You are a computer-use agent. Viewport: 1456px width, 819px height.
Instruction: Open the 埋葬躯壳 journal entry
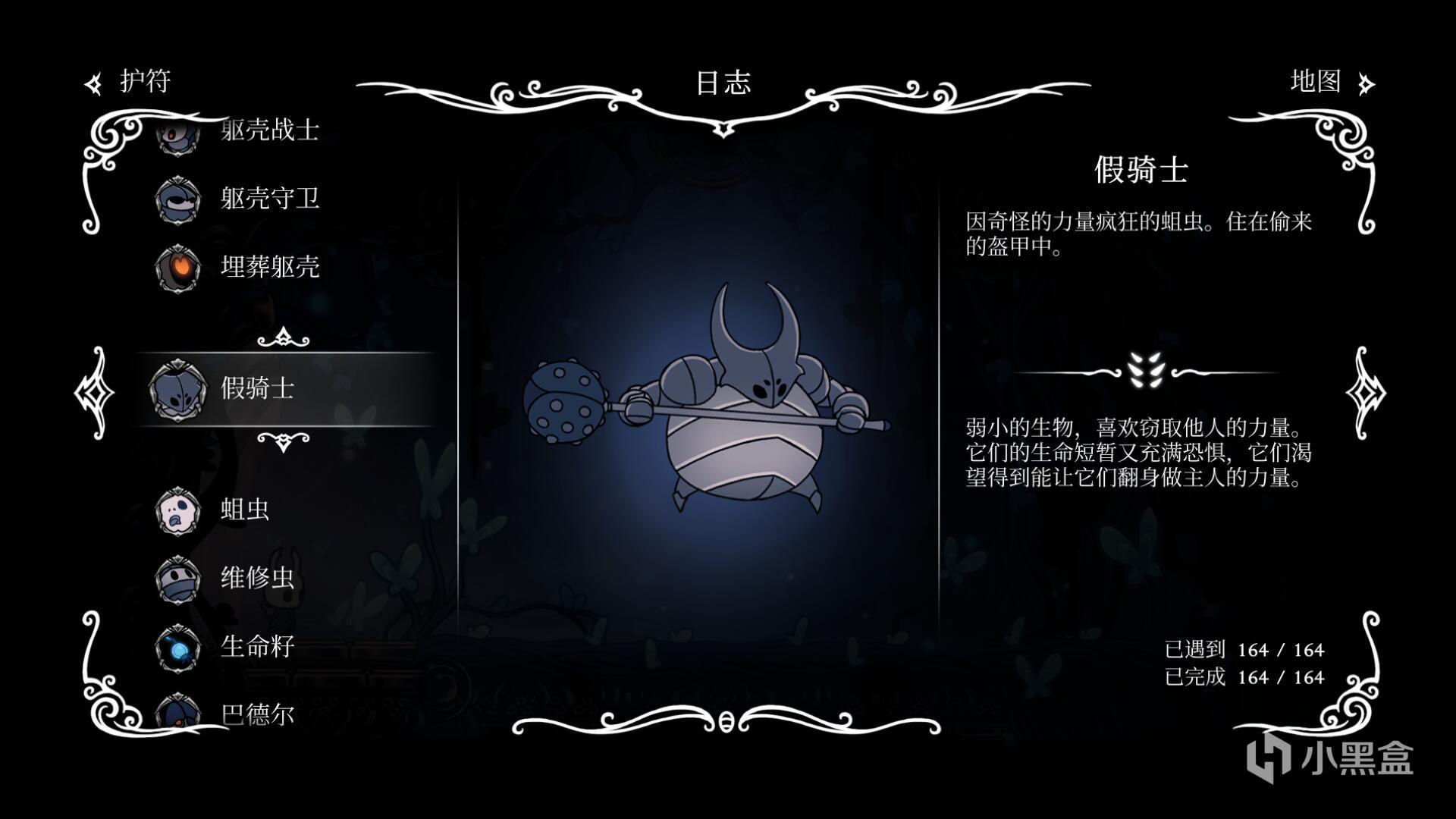(269, 267)
